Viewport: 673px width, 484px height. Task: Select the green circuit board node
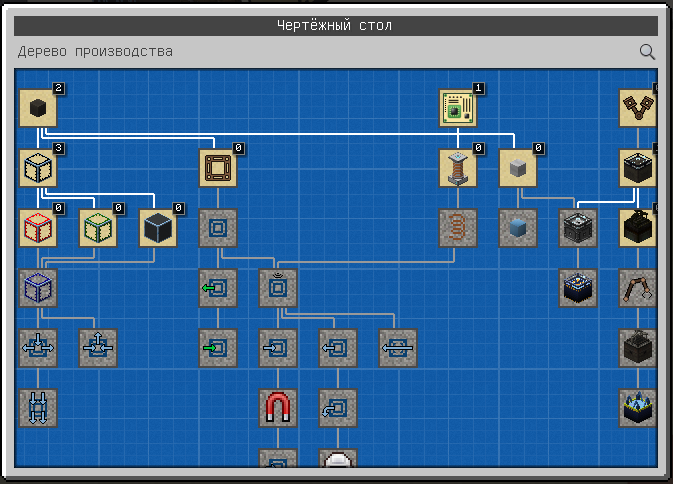coord(458,108)
